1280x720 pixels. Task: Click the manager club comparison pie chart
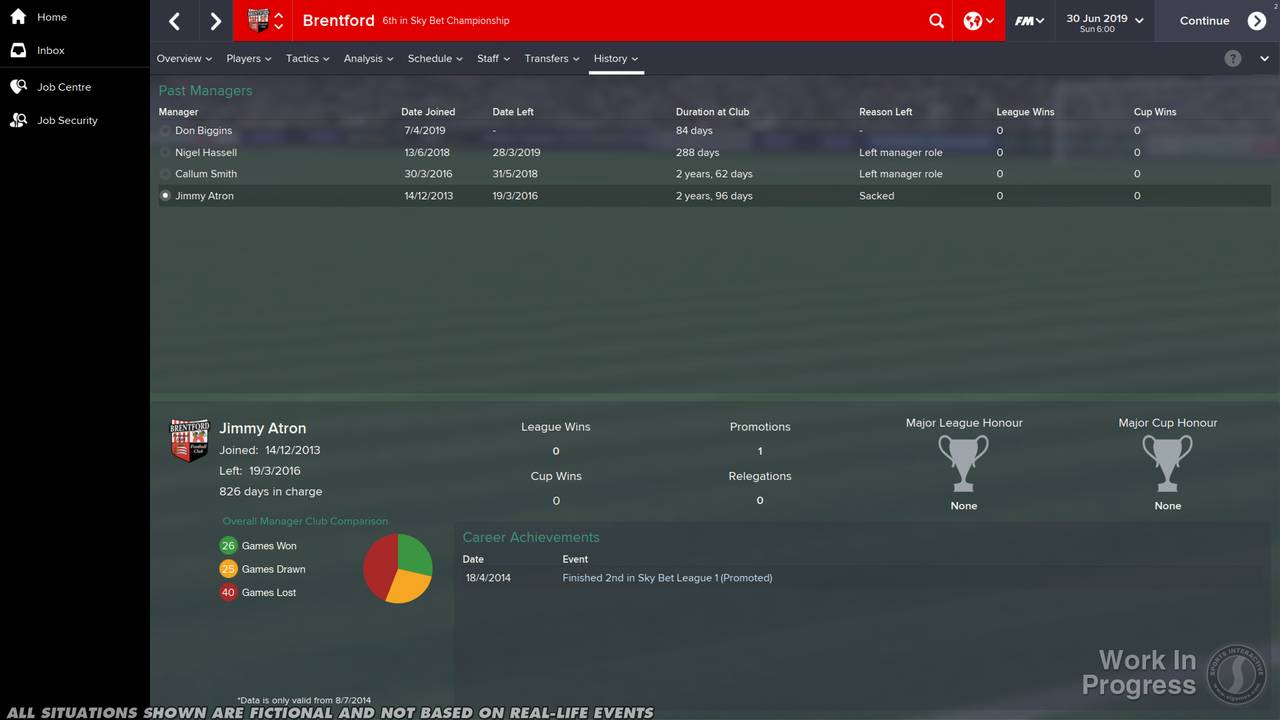pyautogui.click(x=398, y=568)
